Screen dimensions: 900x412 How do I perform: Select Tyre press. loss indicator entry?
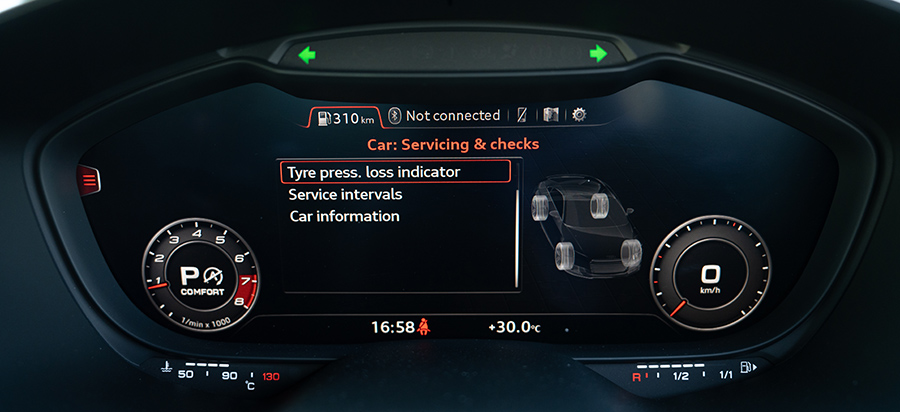(395, 172)
